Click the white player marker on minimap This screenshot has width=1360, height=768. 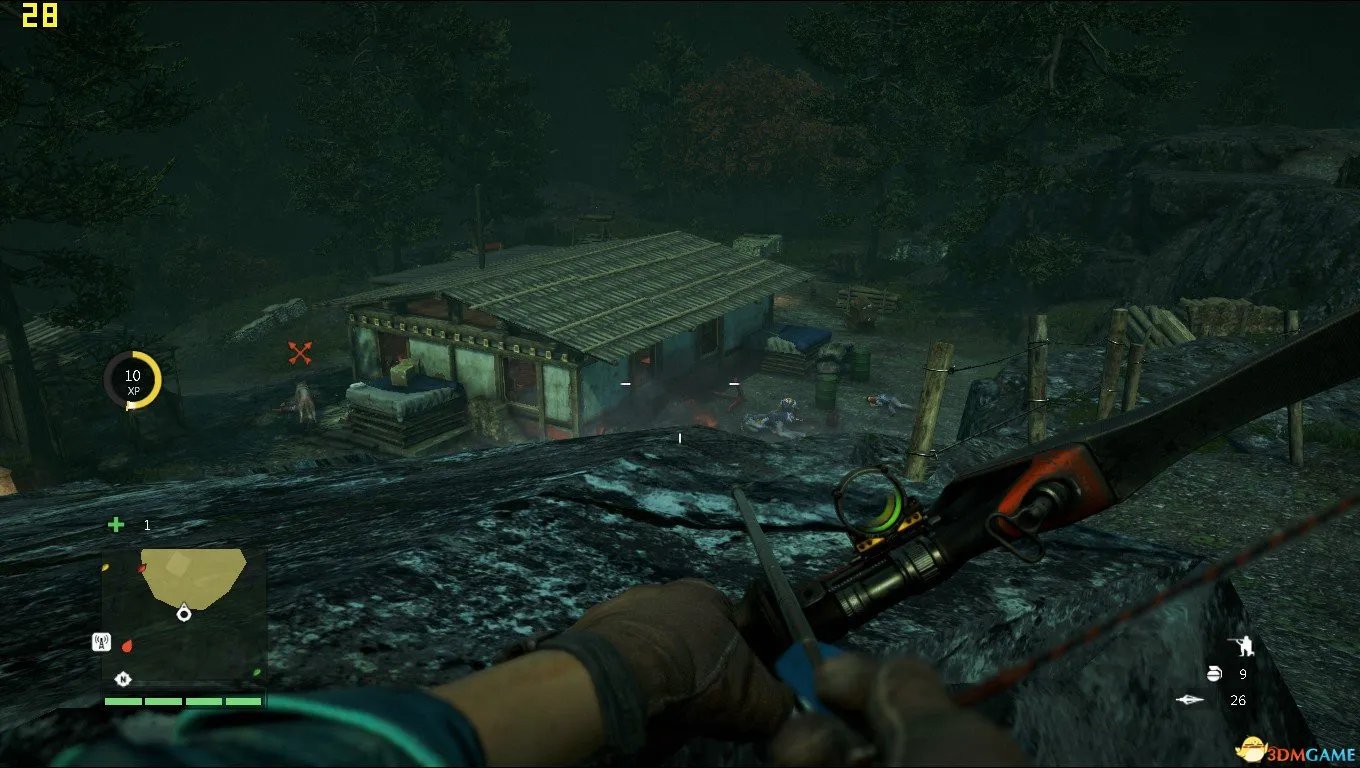point(183,612)
